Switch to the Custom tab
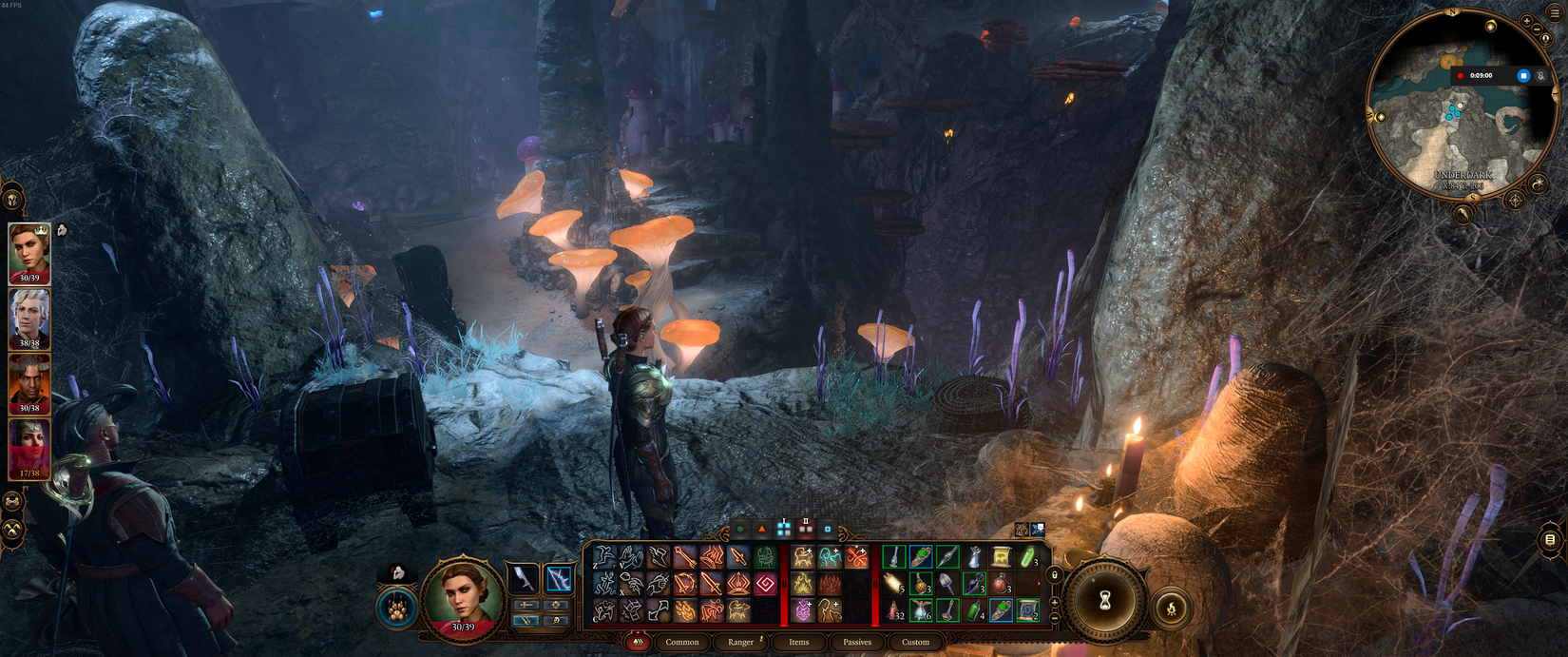Screen dimensions: 1568x657 point(915,642)
